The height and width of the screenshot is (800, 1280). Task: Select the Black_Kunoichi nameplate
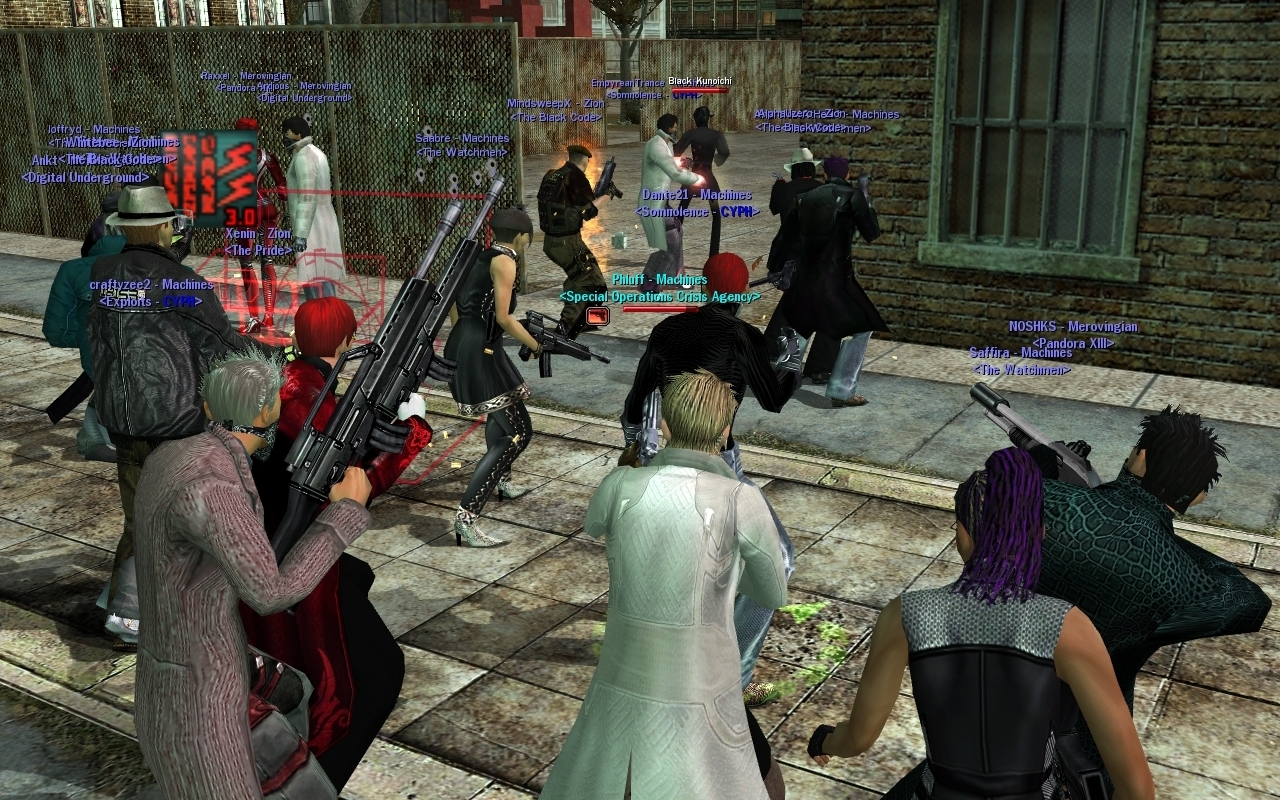pos(700,81)
